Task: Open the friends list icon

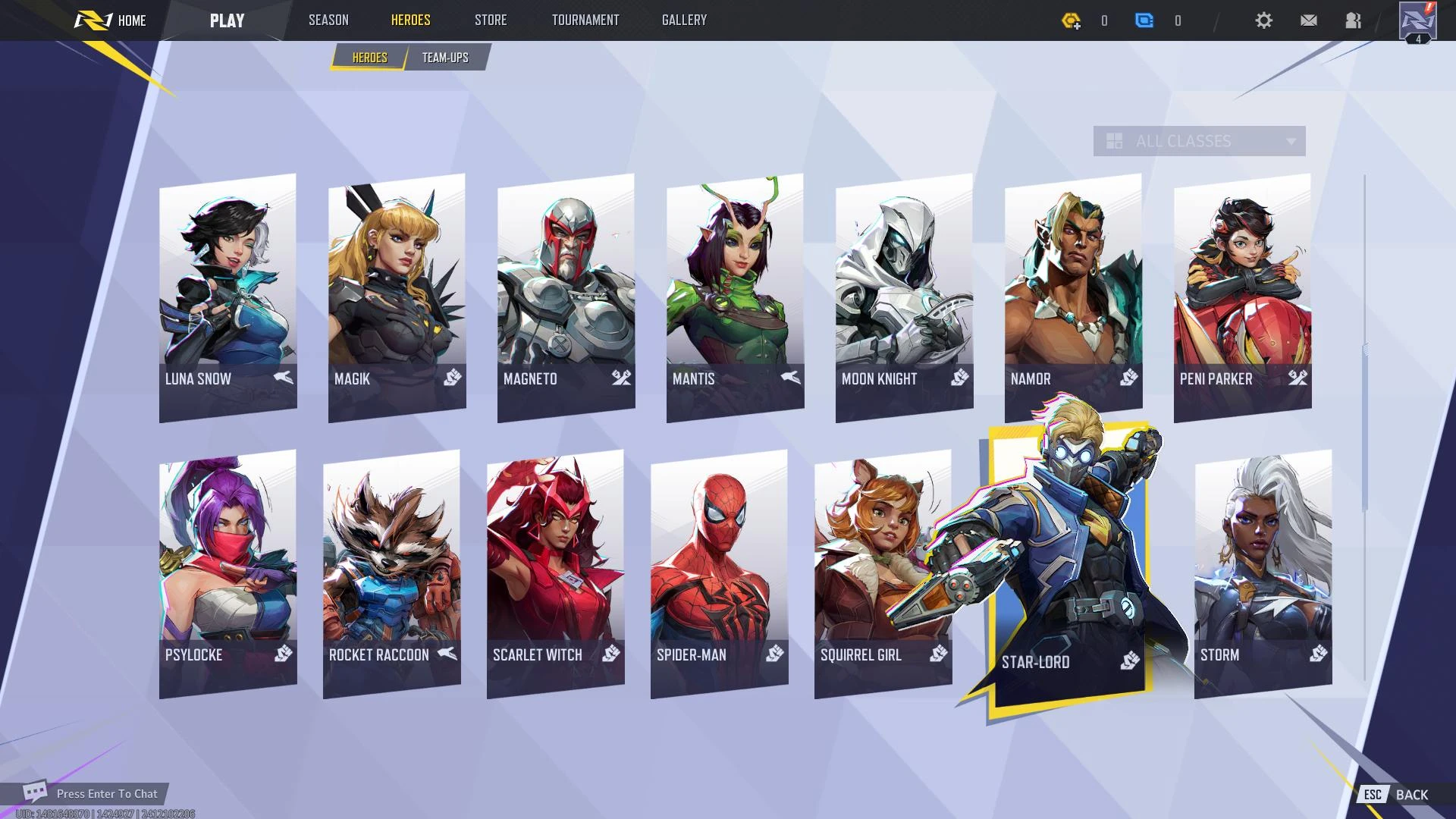Action: (x=1353, y=20)
